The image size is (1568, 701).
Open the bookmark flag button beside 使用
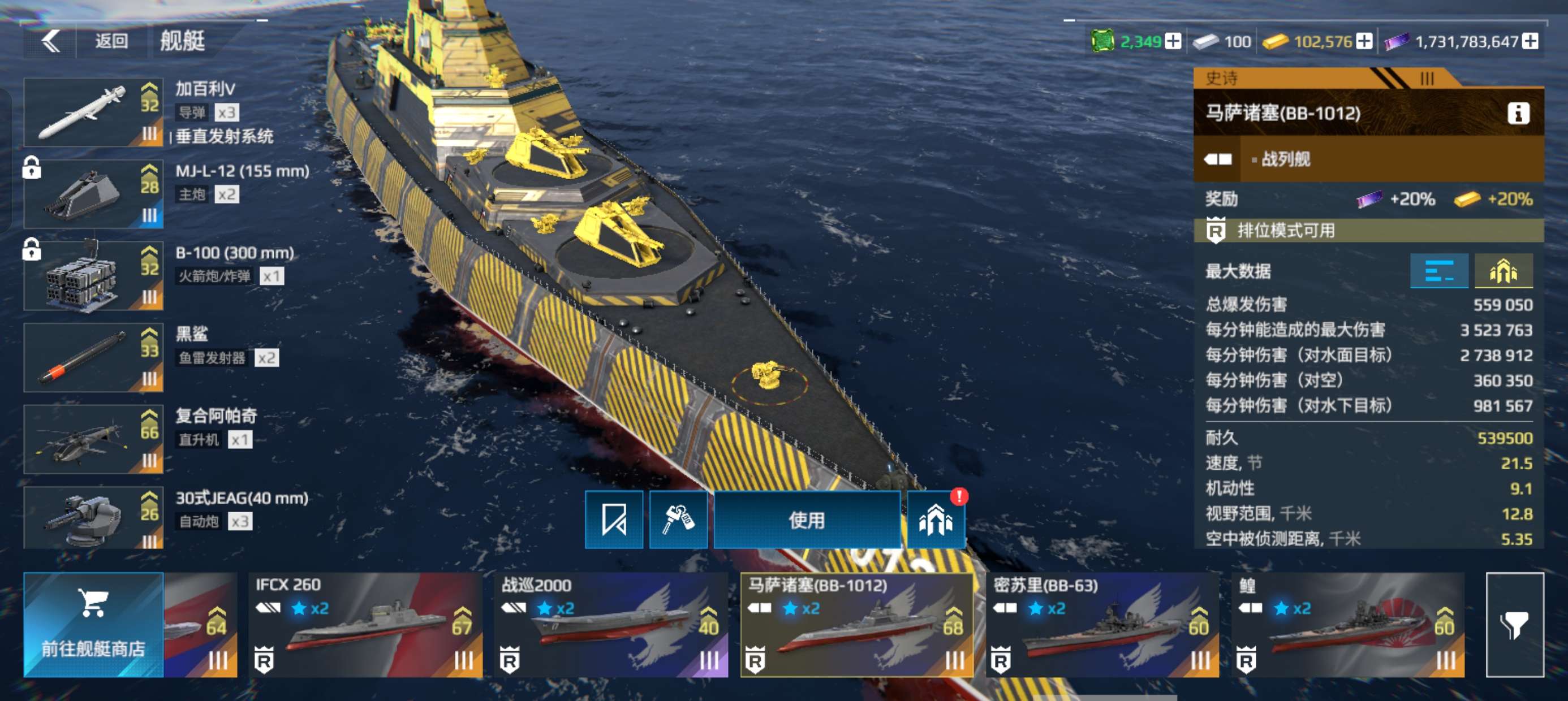tap(614, 520)
